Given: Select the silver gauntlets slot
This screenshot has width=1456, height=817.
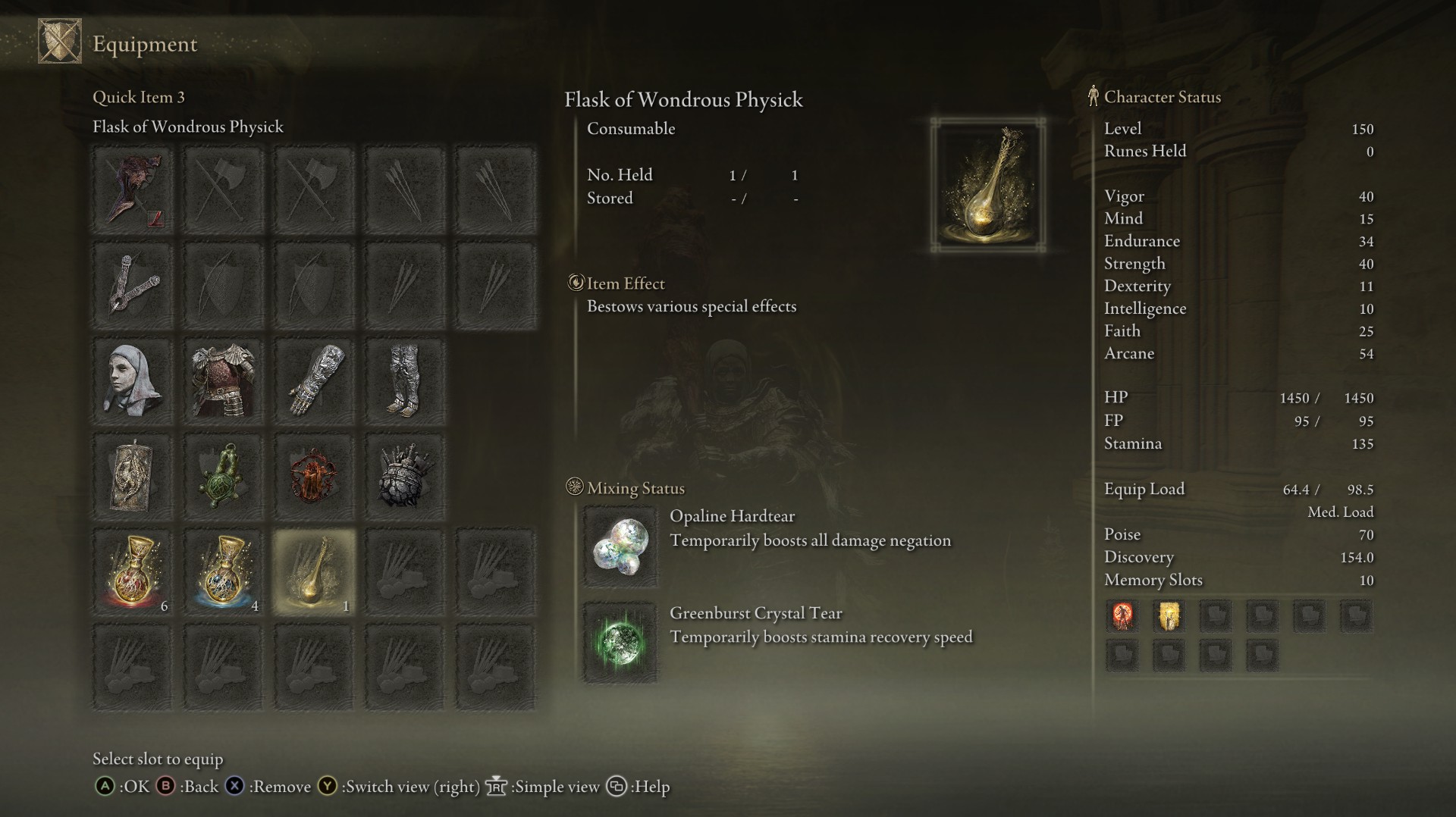Looking at the screenshot, I should pyautogui.click(x=314, y=381).
